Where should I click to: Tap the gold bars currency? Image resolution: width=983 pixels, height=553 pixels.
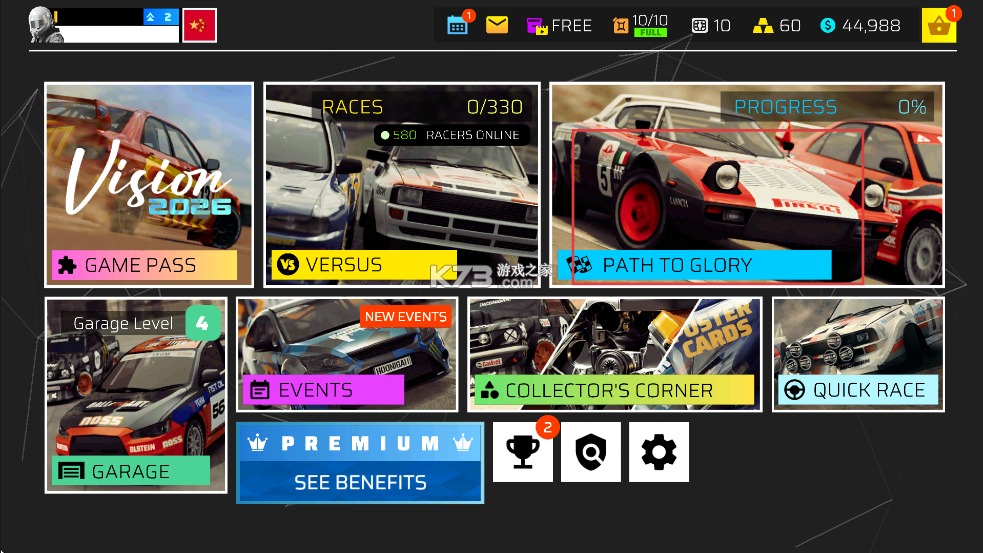777,25
